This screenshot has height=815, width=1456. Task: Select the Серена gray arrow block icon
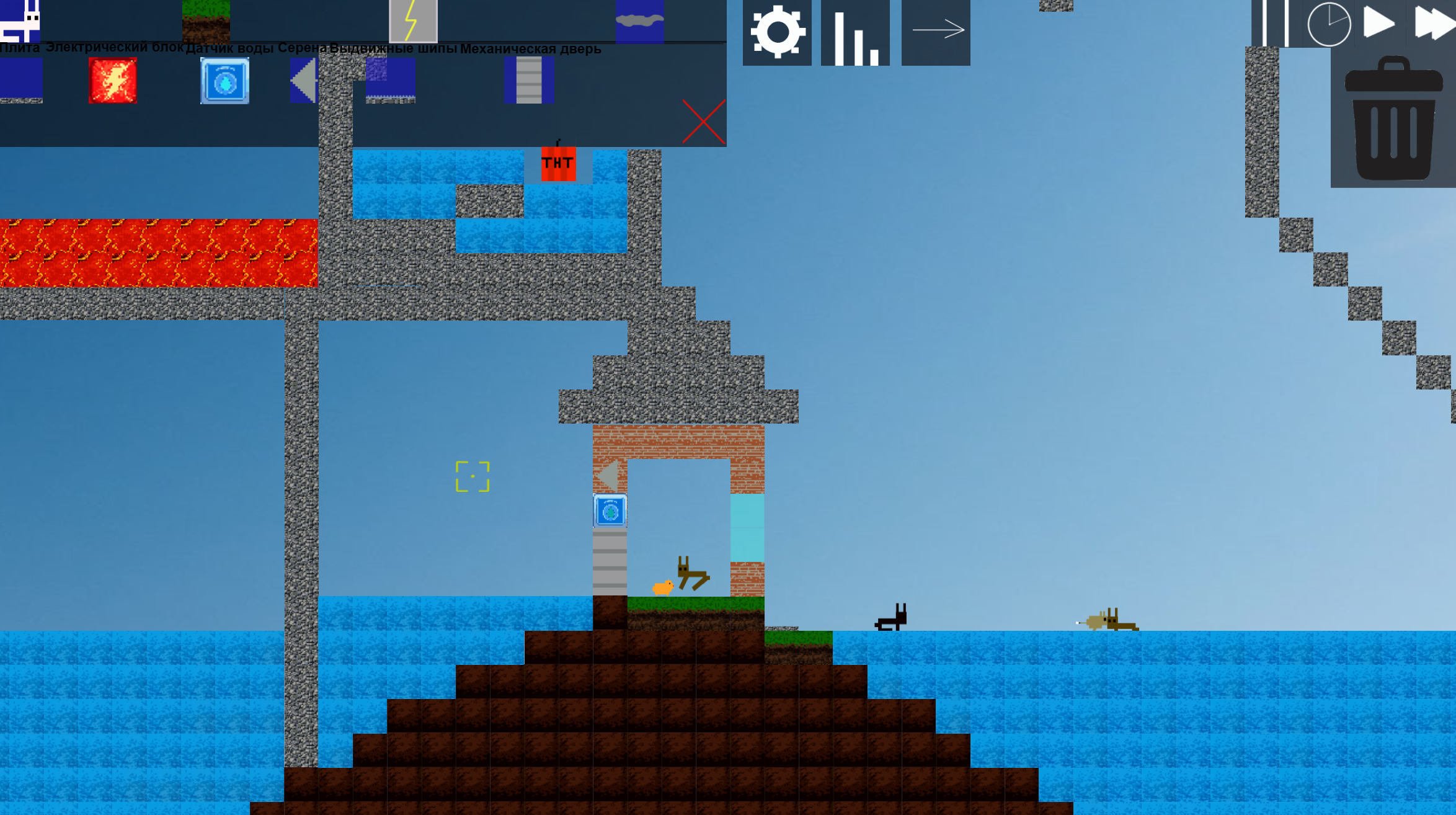click(x=304, y=81)
